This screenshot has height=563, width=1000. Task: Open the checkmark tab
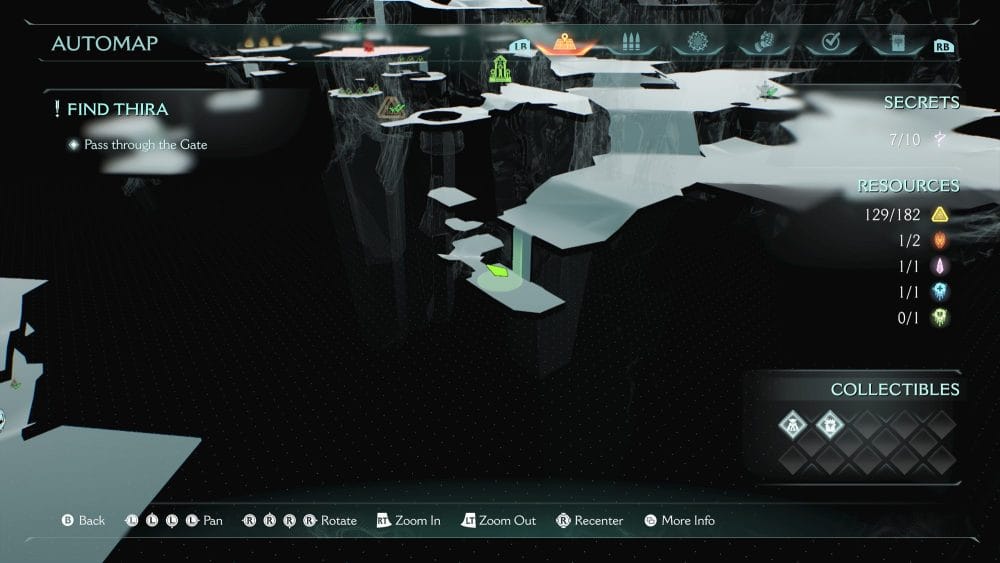click(830, 44)
